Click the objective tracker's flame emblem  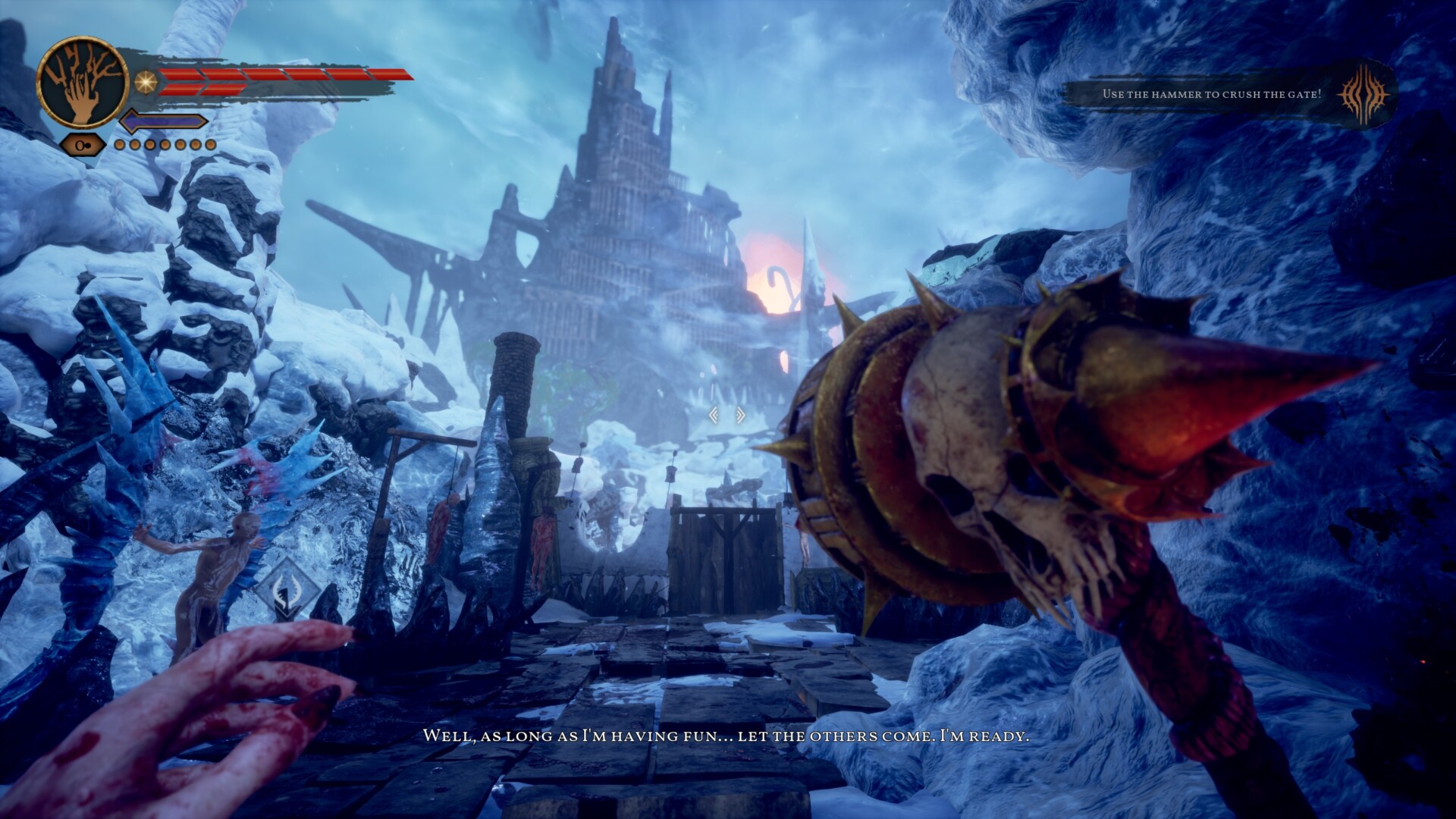1364,94
